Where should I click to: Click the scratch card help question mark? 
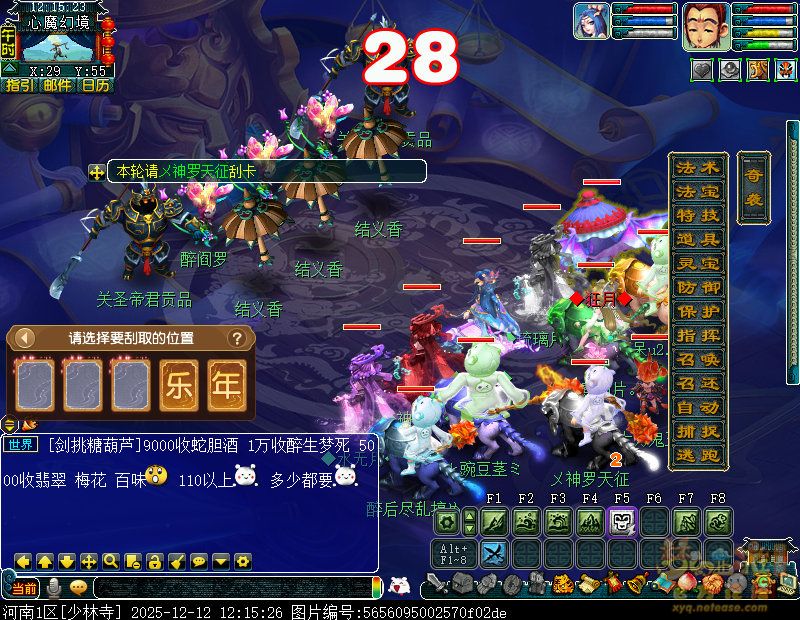(x=237, y=338)
